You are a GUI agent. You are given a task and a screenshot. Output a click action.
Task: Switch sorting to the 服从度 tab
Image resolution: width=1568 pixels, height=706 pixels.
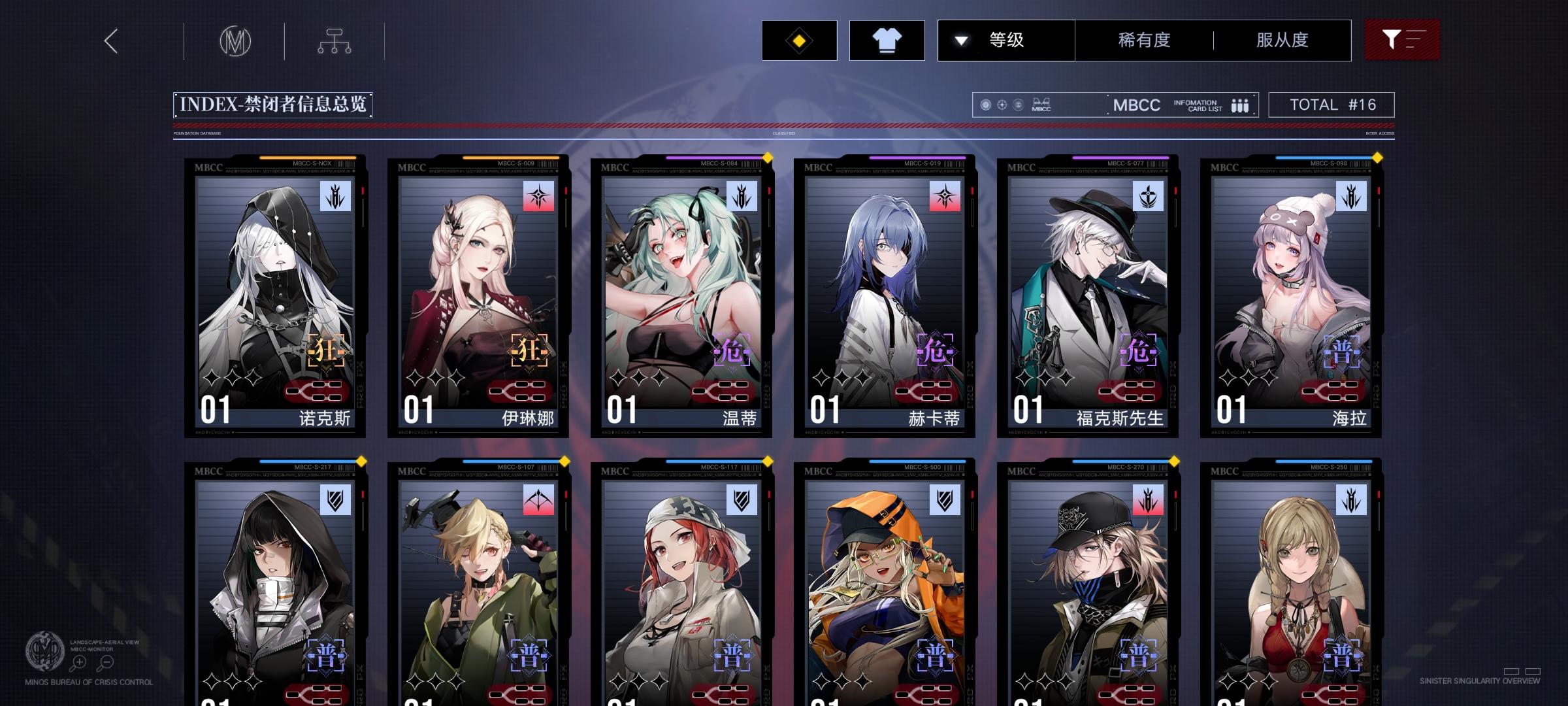[x=1282, y=40]
